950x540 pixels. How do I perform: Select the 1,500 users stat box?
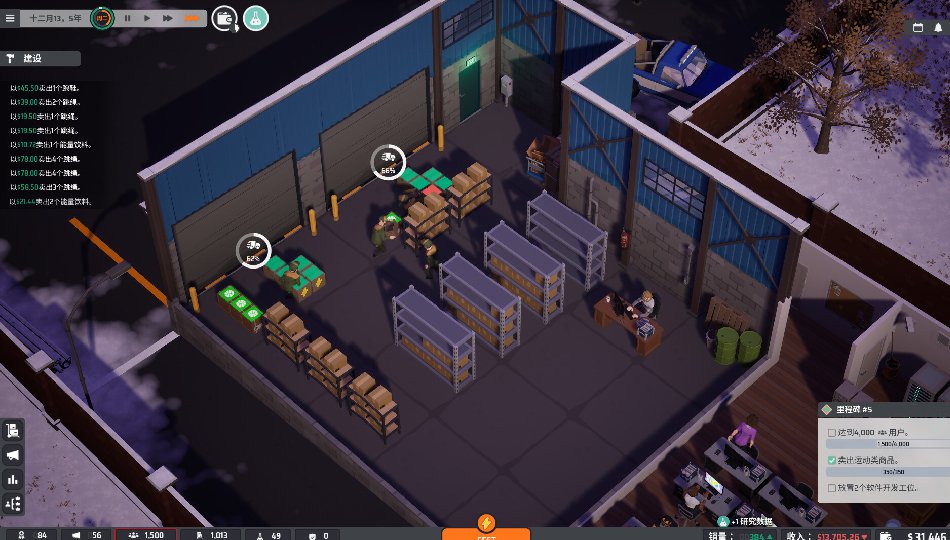coord(146,534)
